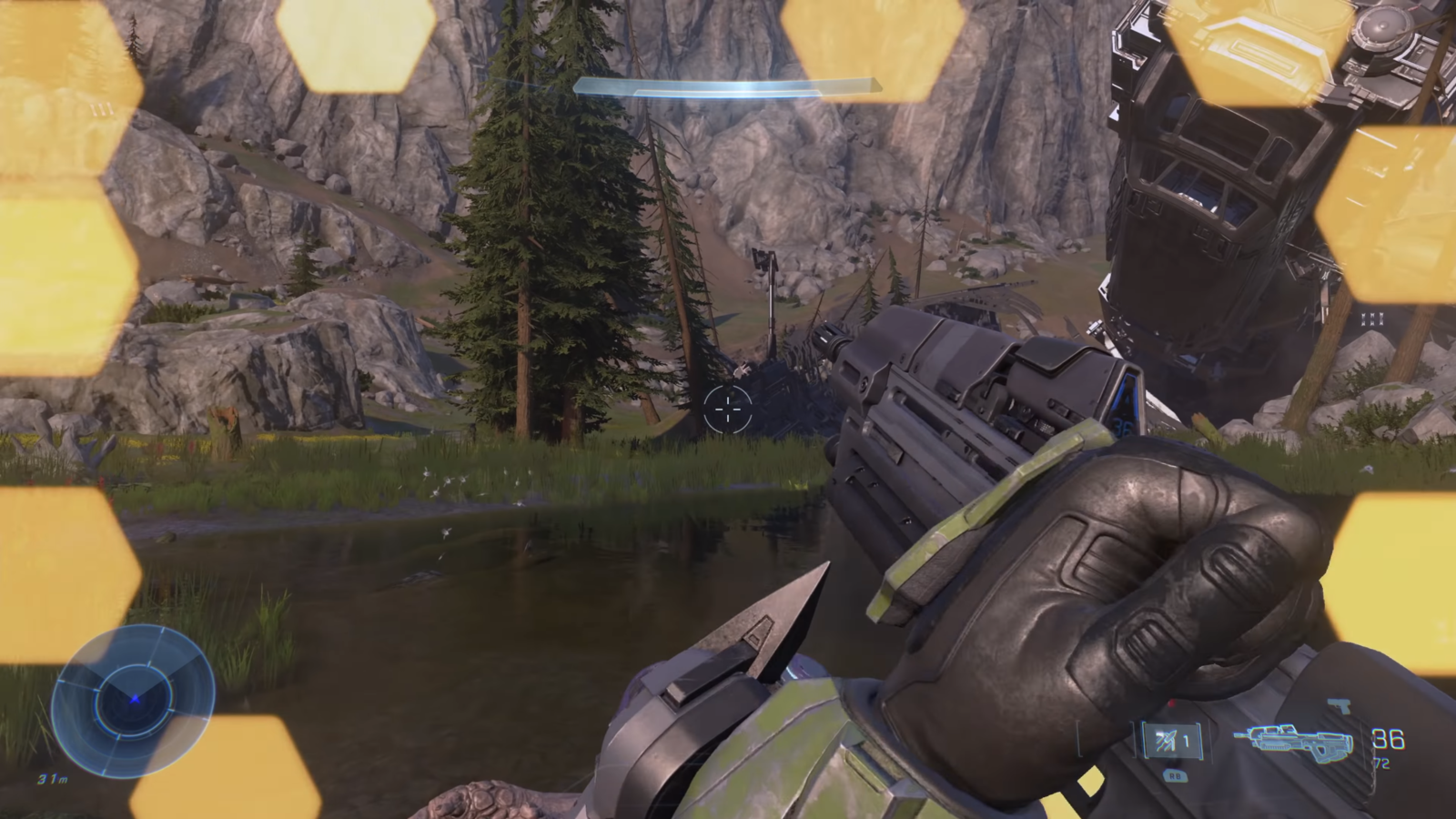Viewport: 1456px width, 819px height.
Task: Open the reserve ammo counter showing 72
Action: (x=1380, y=763)
